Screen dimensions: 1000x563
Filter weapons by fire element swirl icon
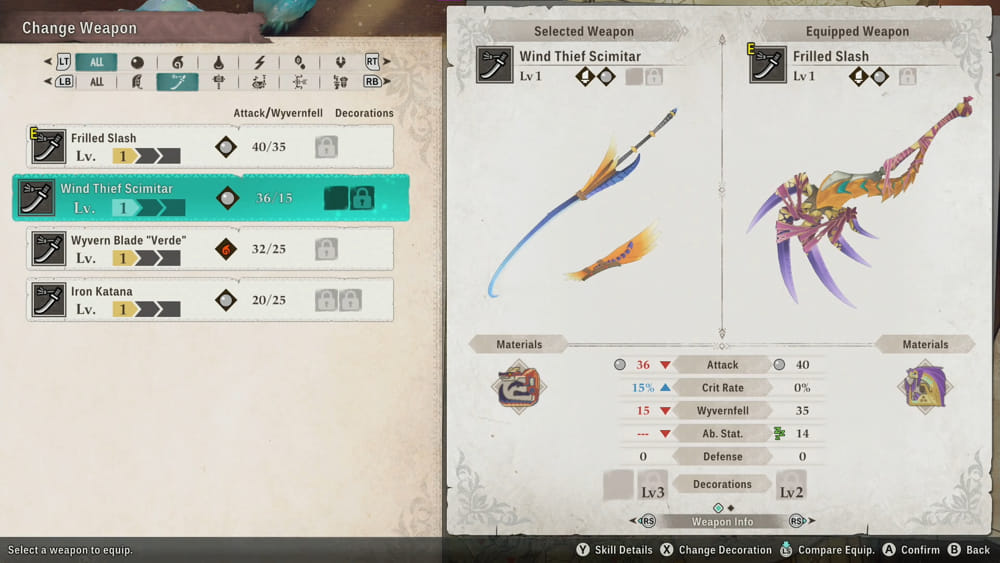coord(178,62)
